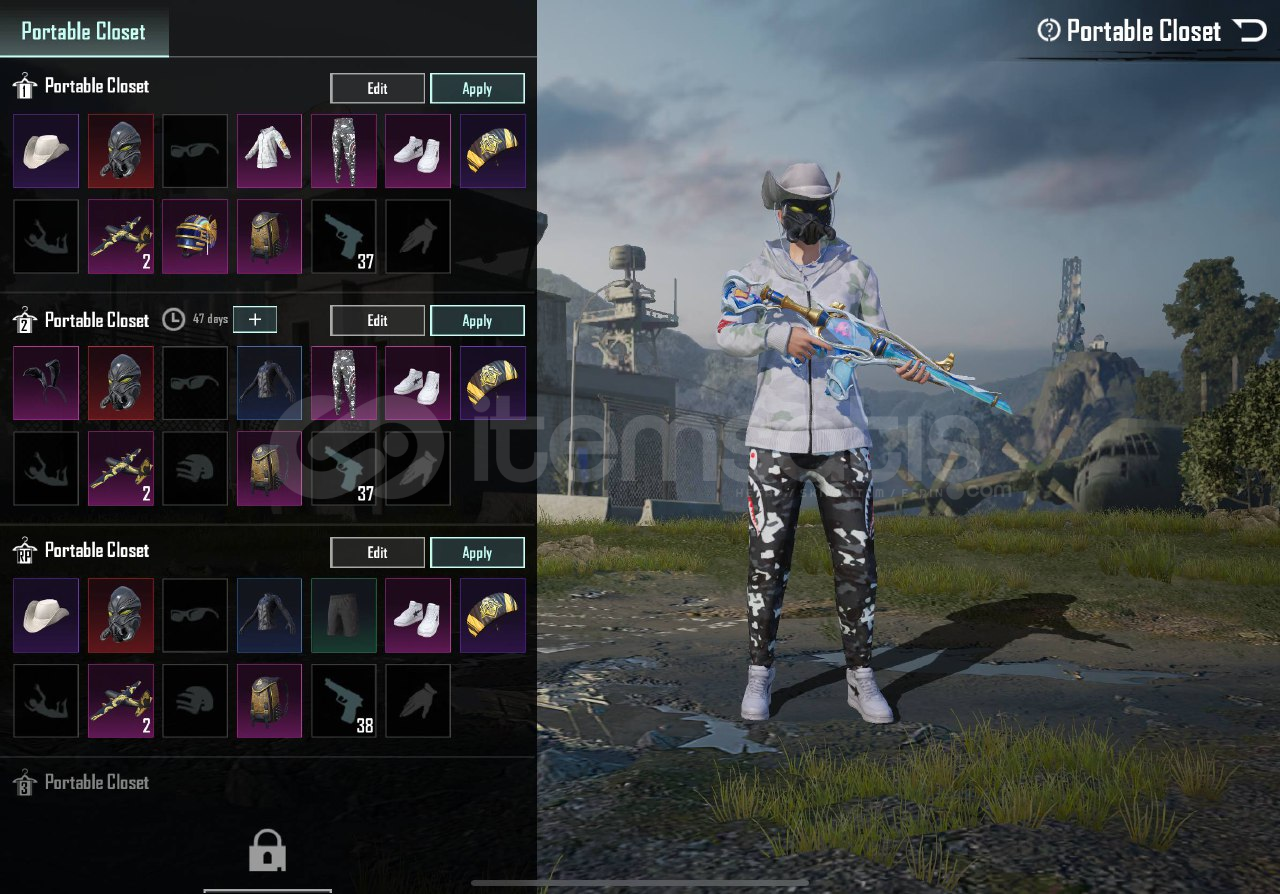Select the black bunny ears headband slot
The width and height of the screenshot is (1280, 894).
click(x=46, y=383)
